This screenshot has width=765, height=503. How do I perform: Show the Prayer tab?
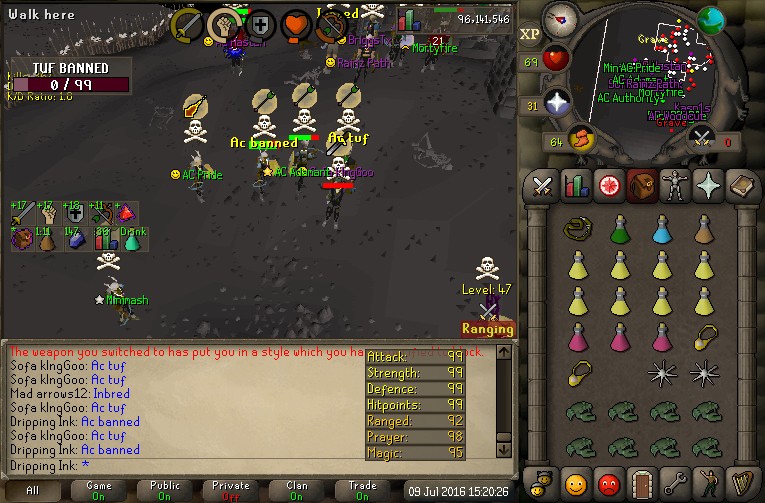pyautogui.click(x=707, y=186)
